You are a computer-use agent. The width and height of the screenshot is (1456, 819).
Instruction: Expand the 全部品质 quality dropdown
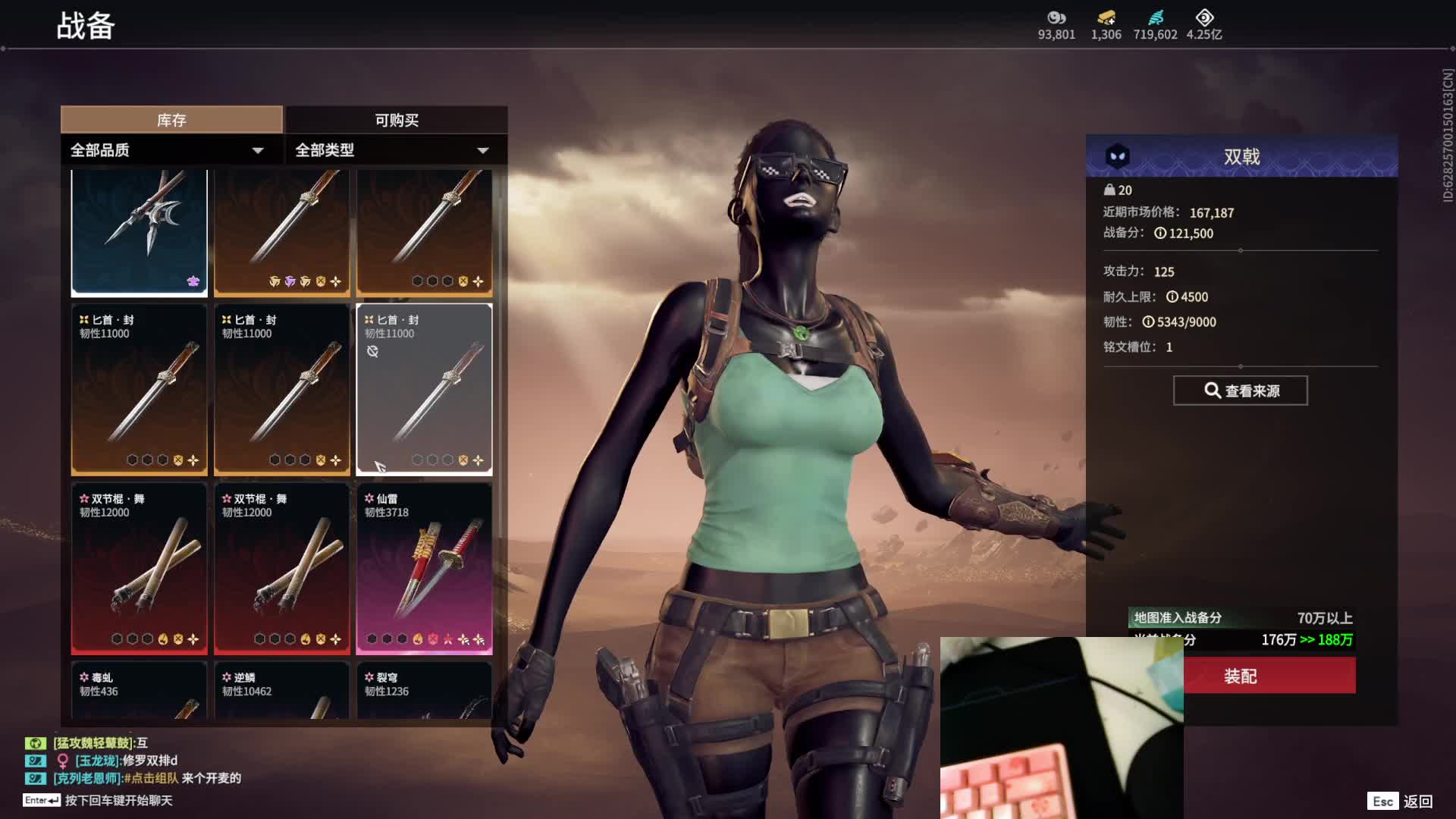pos(167,150)
